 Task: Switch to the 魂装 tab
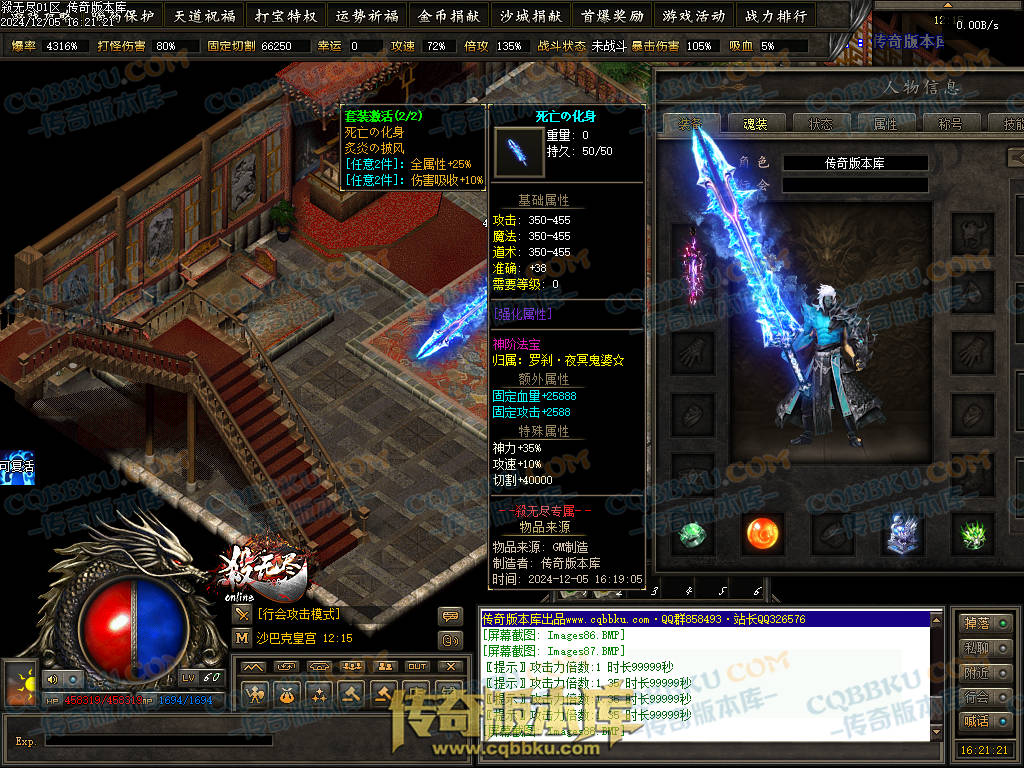[x=755, y=124]
